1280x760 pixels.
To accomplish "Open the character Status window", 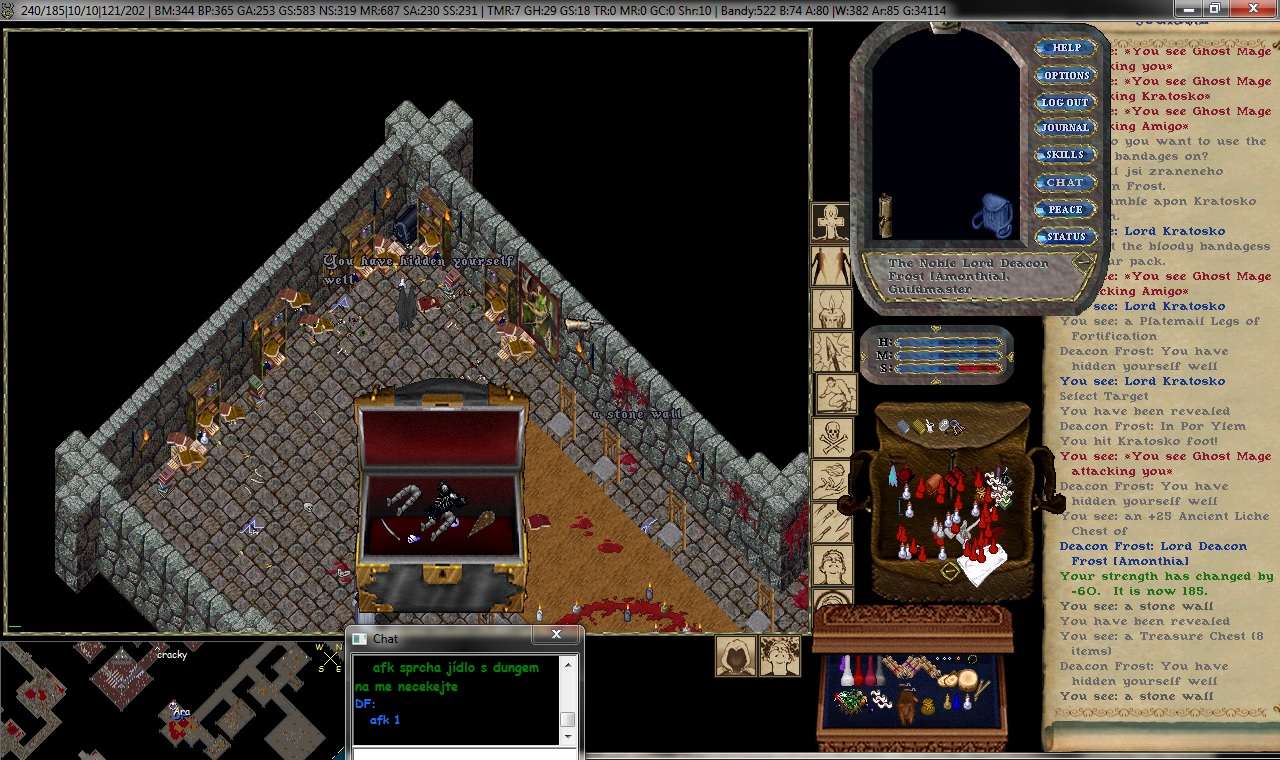I will 1065,237.
